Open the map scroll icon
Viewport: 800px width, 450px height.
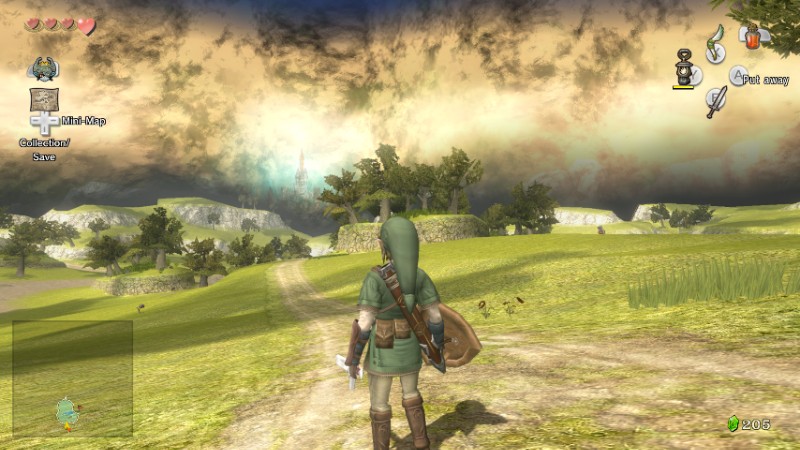(43, 99)
